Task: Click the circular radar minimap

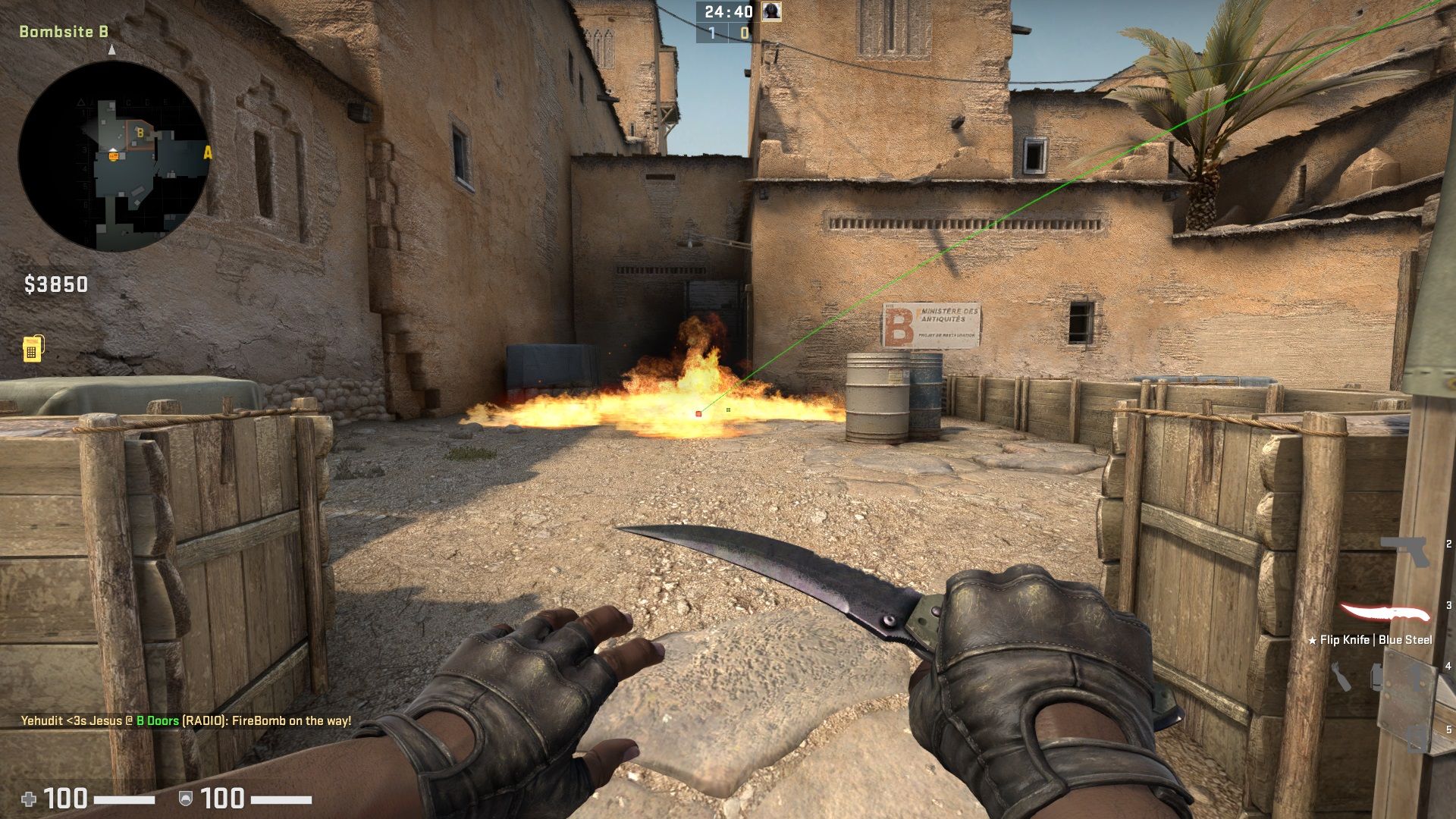Action: [114, 152]
